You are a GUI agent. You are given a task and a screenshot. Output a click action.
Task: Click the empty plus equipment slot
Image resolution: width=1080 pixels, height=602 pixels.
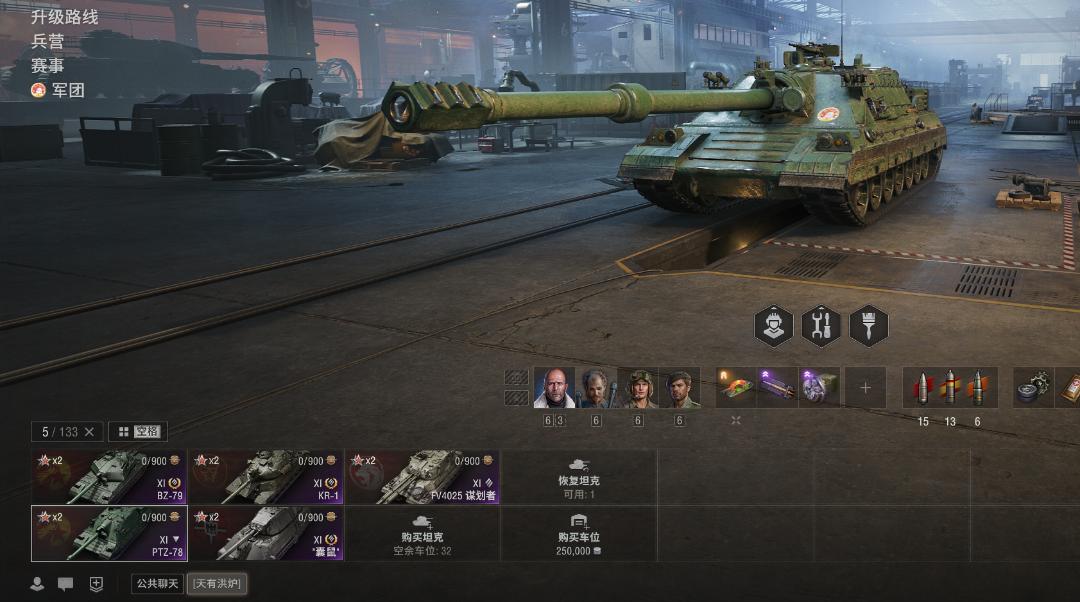tap(865, 388)
